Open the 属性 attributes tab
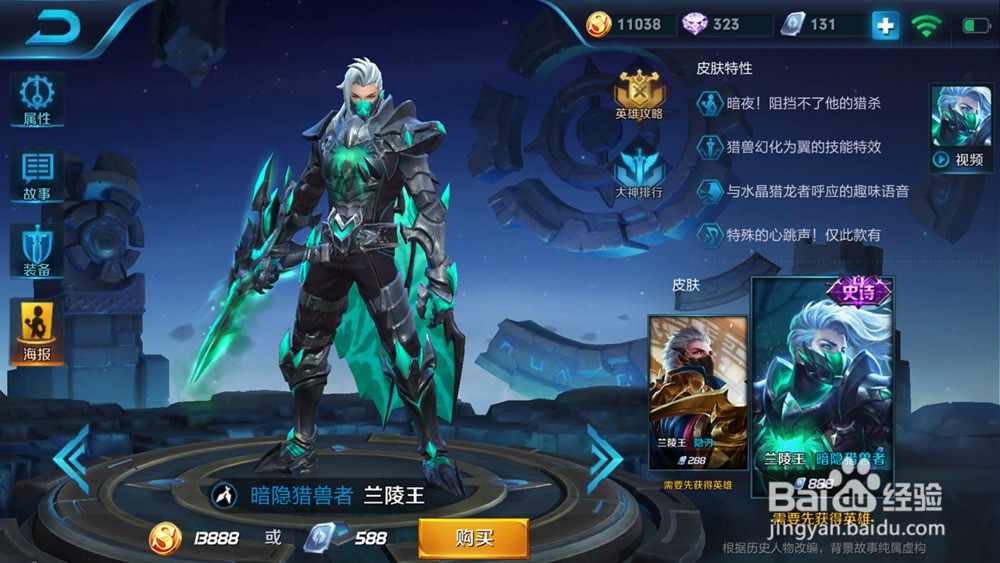 (37, 100)
